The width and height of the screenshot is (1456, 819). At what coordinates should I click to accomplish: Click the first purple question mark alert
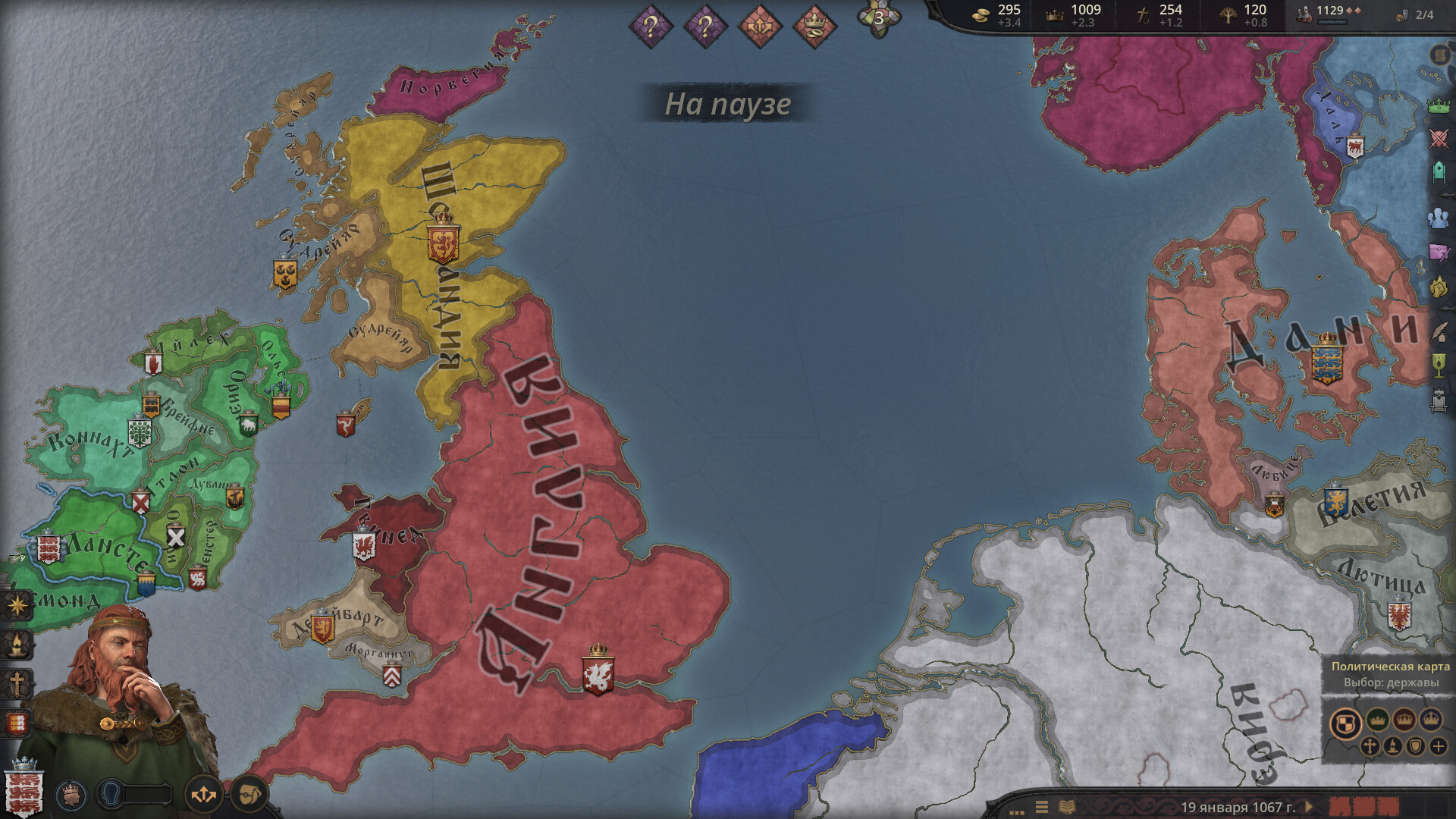coord(651,27)
